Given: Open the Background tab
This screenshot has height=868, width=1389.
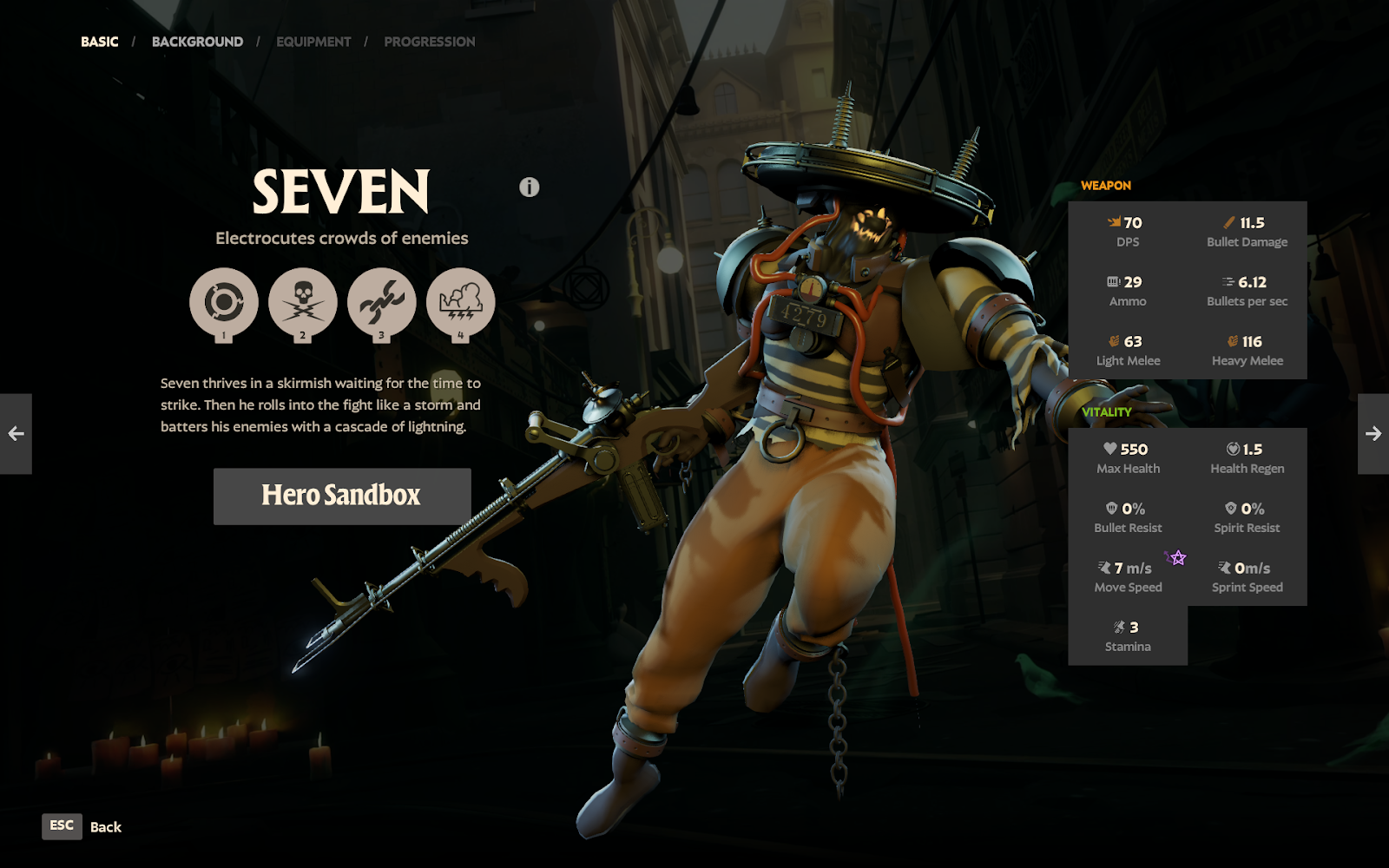Looking at the screenshot, I should pos(197,42).
